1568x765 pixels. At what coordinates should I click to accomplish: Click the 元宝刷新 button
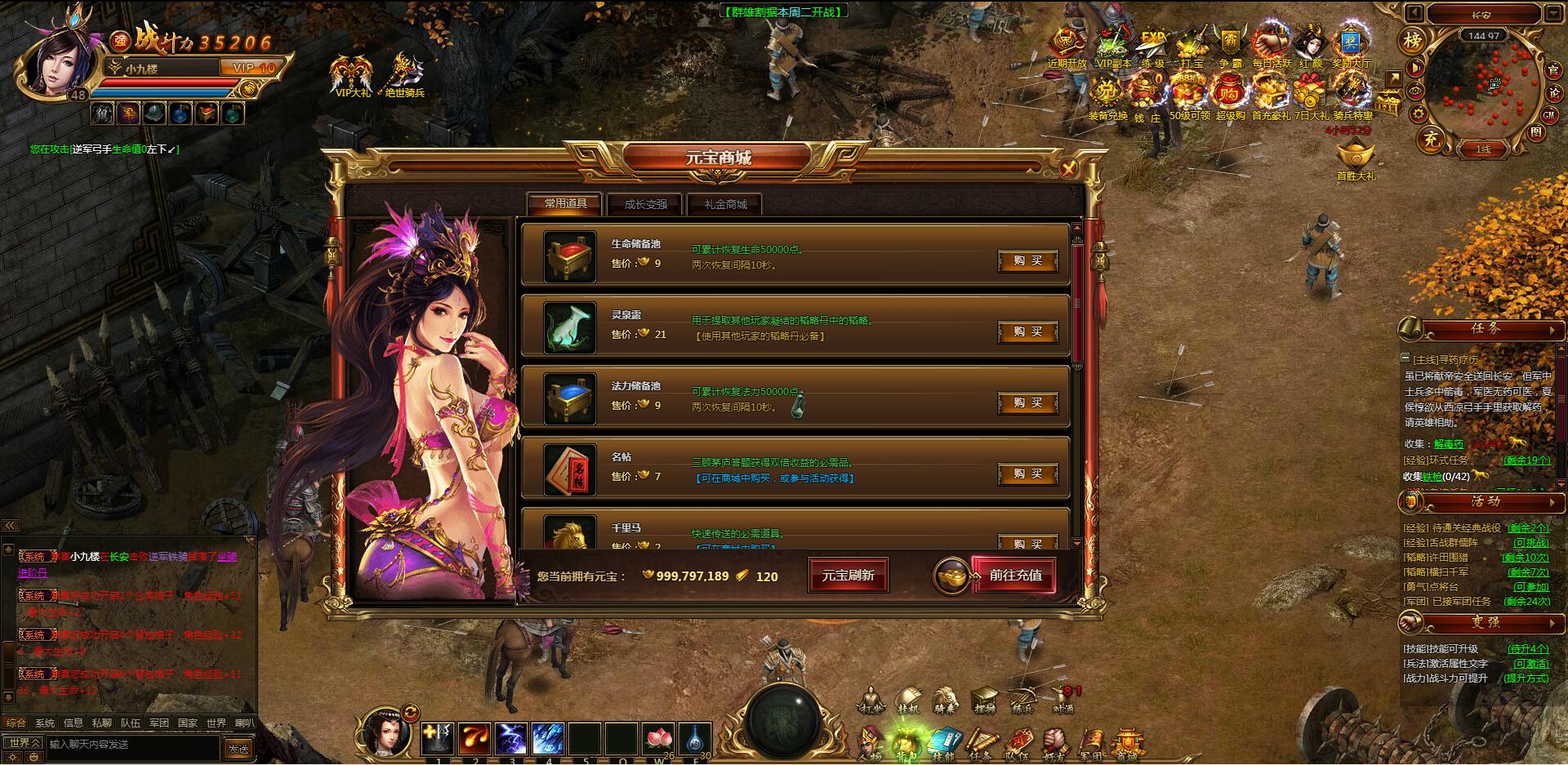[x=848, y=576]
